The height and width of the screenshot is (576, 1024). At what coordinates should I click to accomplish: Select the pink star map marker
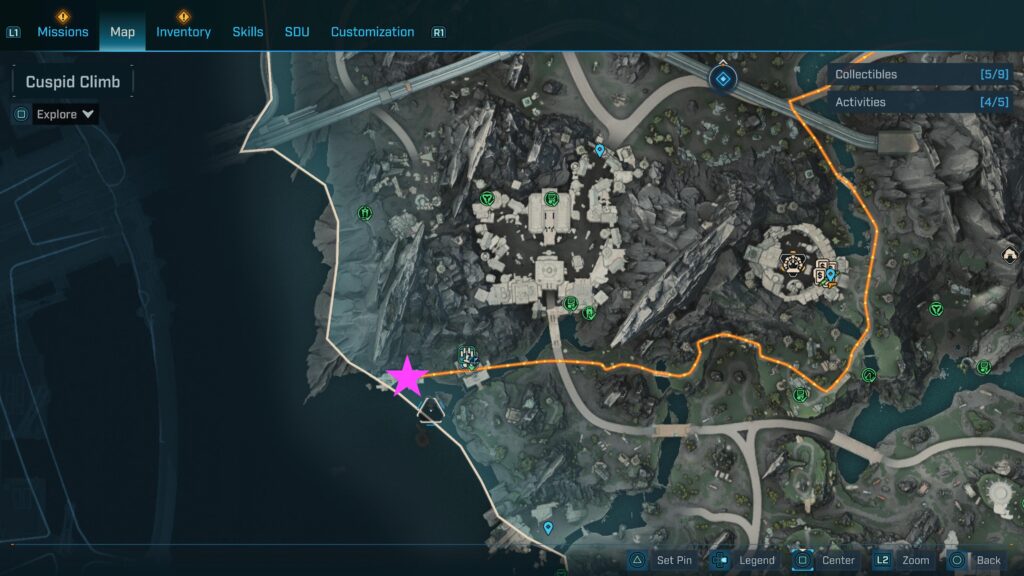407,377
